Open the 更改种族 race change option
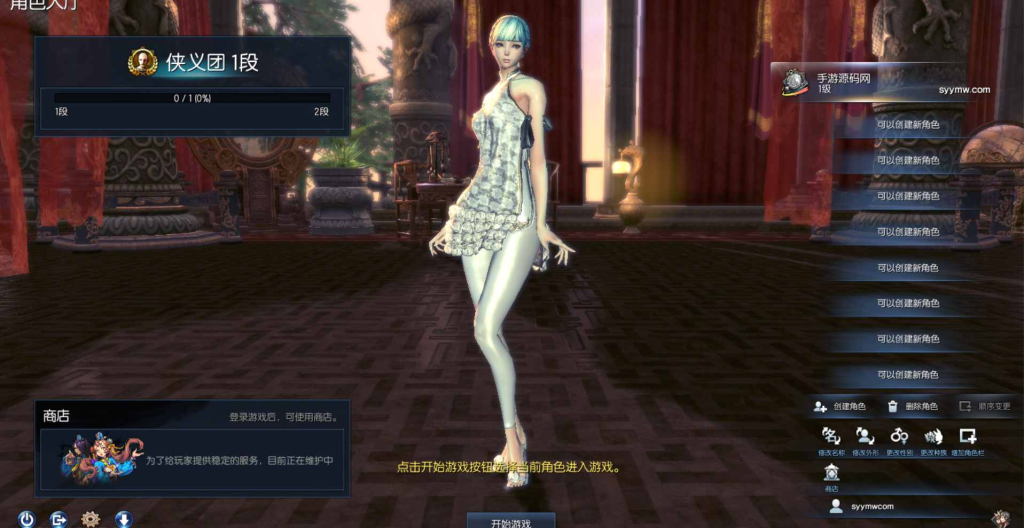The width and height of the screenshot is (1024, 528). [933, 437]
